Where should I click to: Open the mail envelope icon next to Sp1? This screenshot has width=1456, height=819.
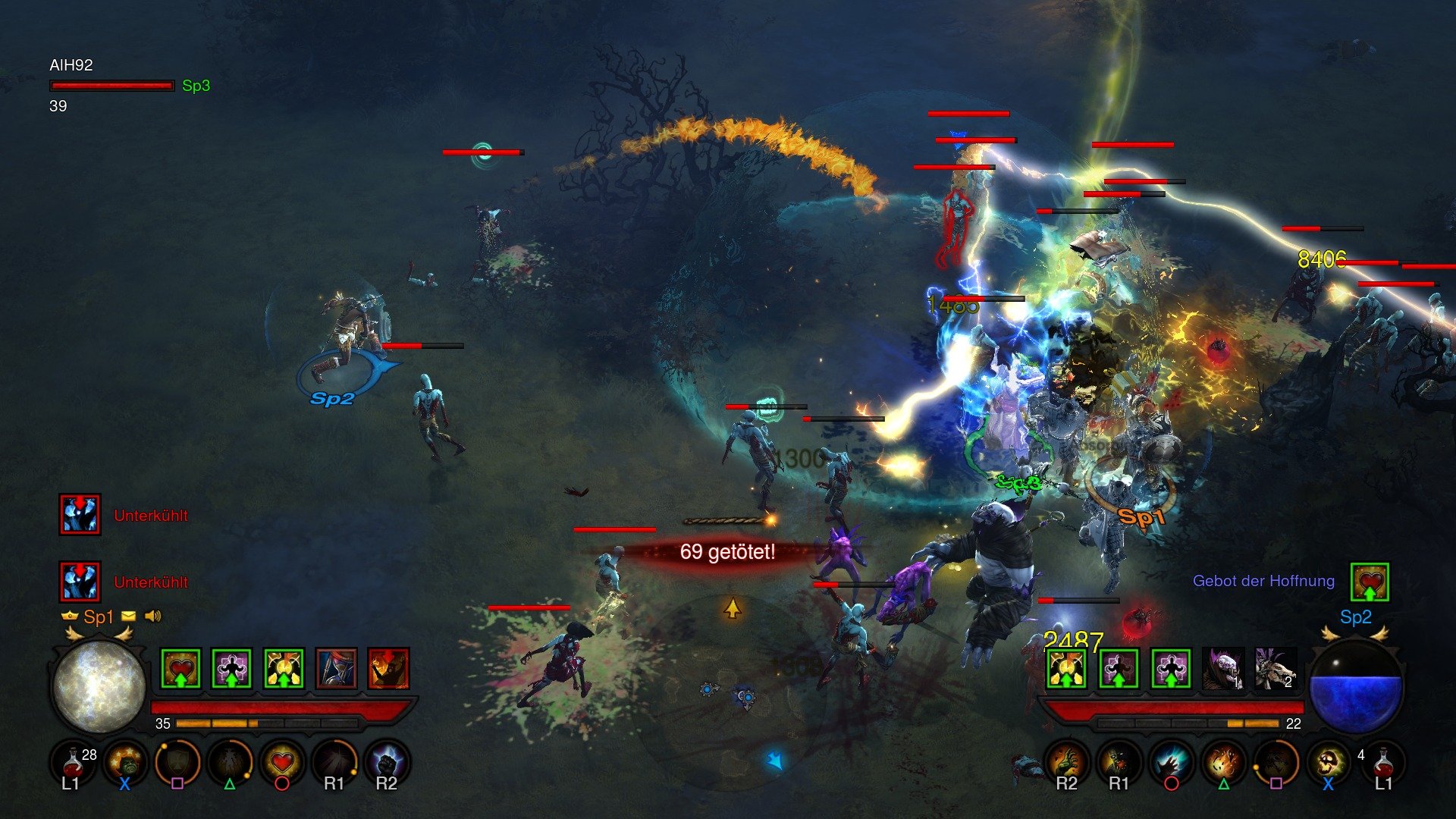[129, 617]
